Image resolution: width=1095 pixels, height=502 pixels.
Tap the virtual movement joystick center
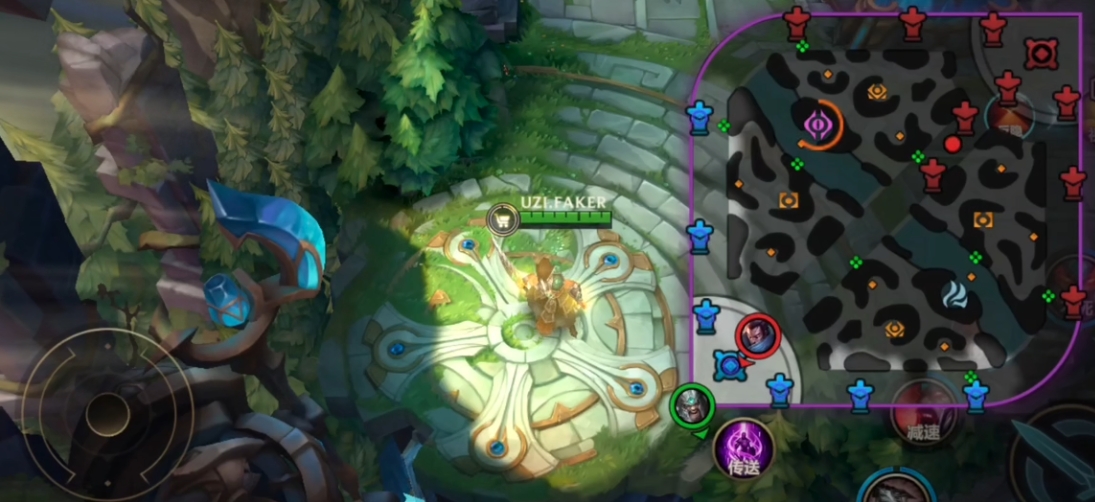pos(107,414)
